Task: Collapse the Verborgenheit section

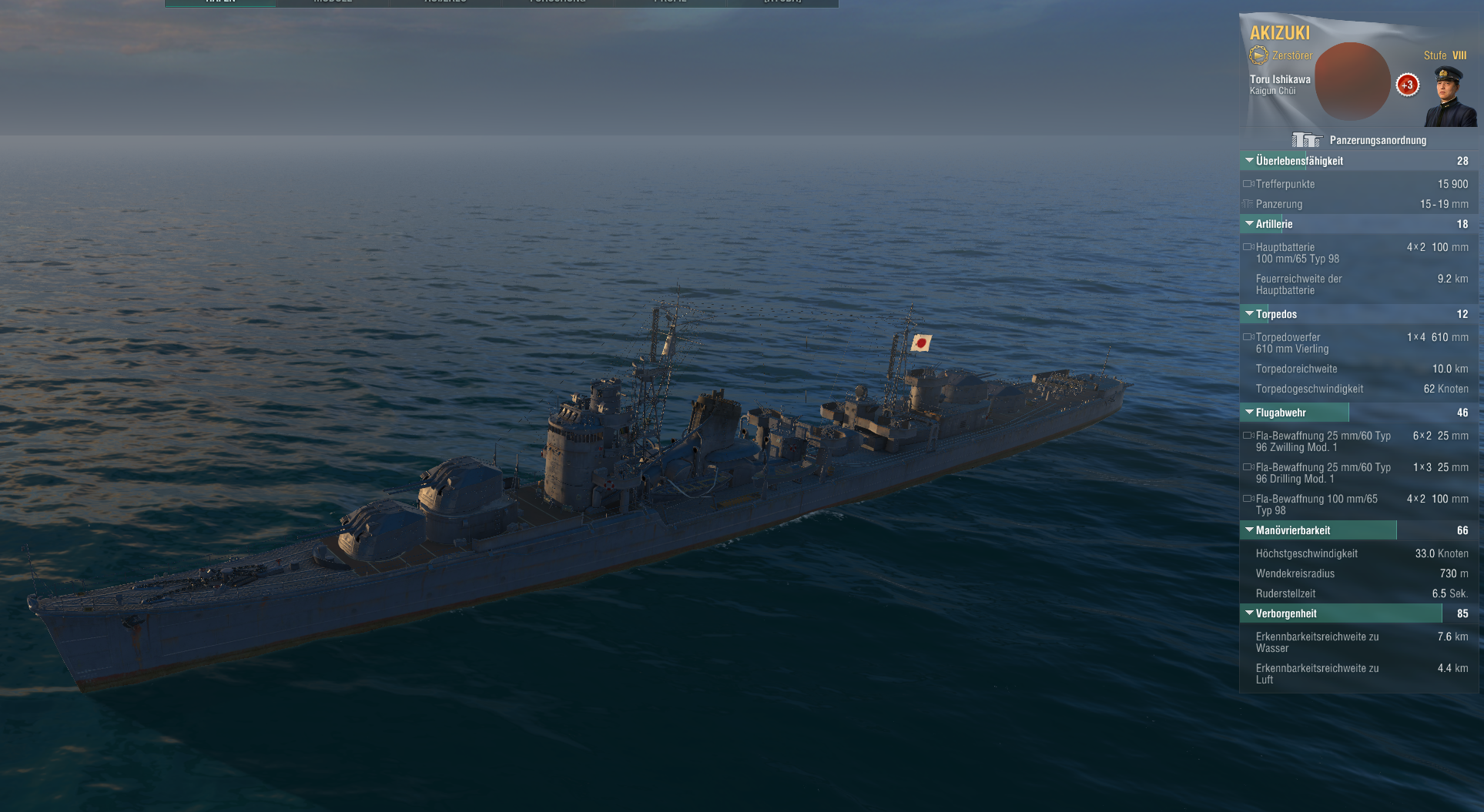Action: pyautogui.click(x=1249, y=613)
